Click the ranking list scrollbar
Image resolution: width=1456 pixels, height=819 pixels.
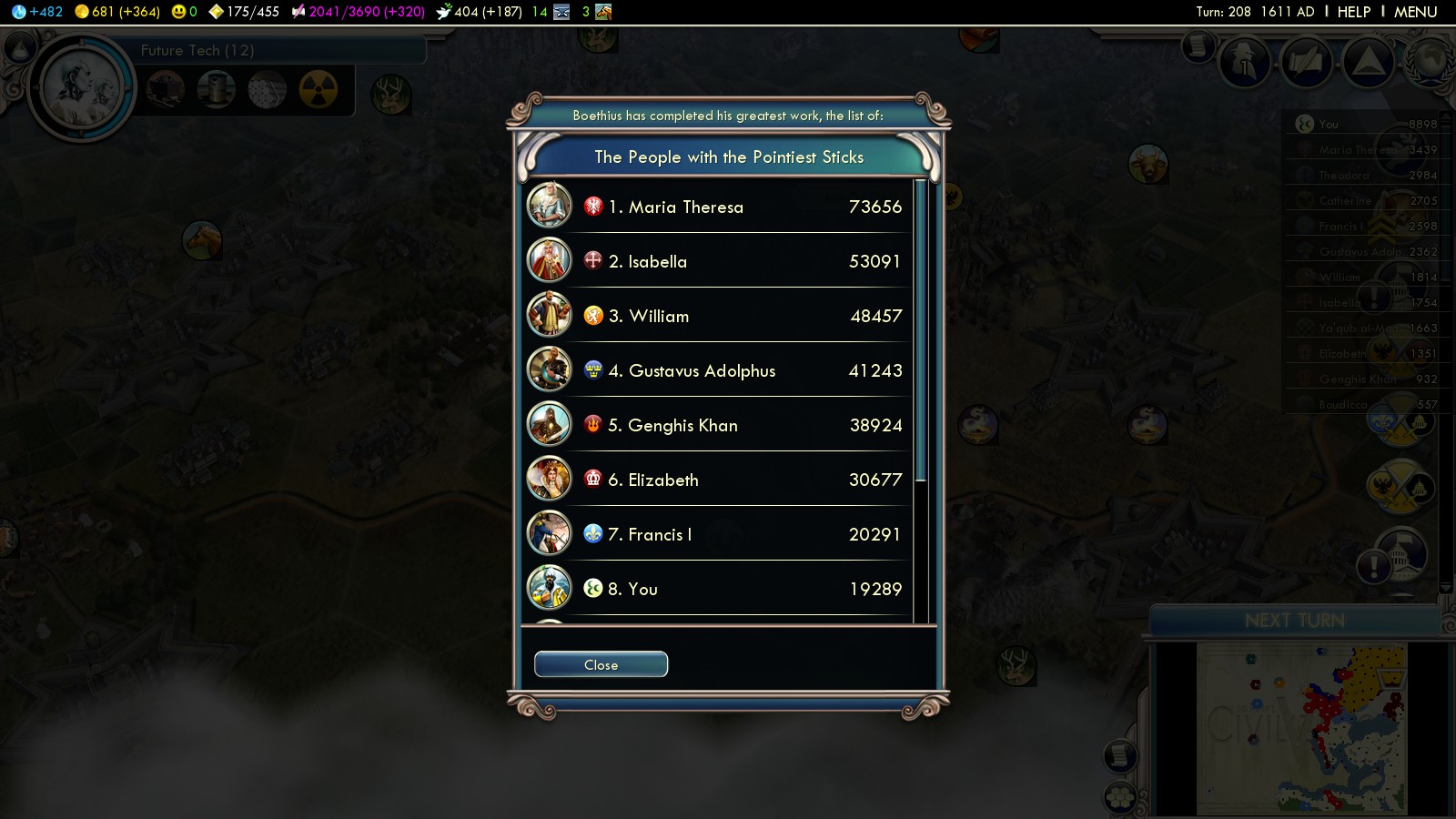coord(920,329)
